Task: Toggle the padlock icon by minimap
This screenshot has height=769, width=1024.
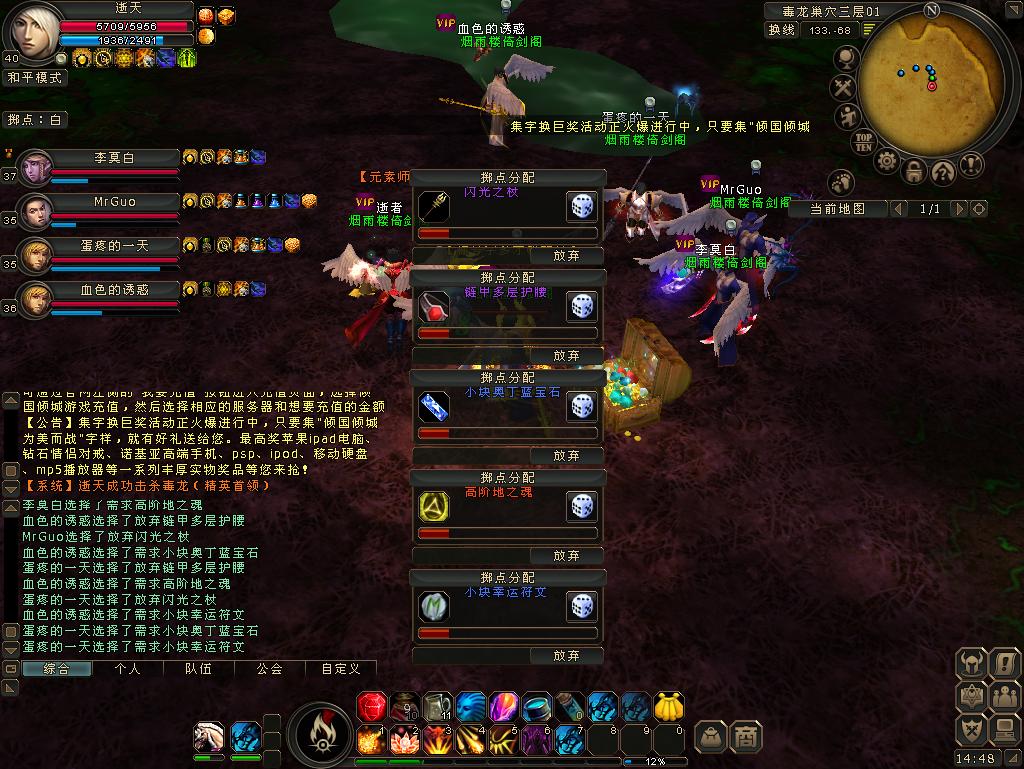Action: 914,172
